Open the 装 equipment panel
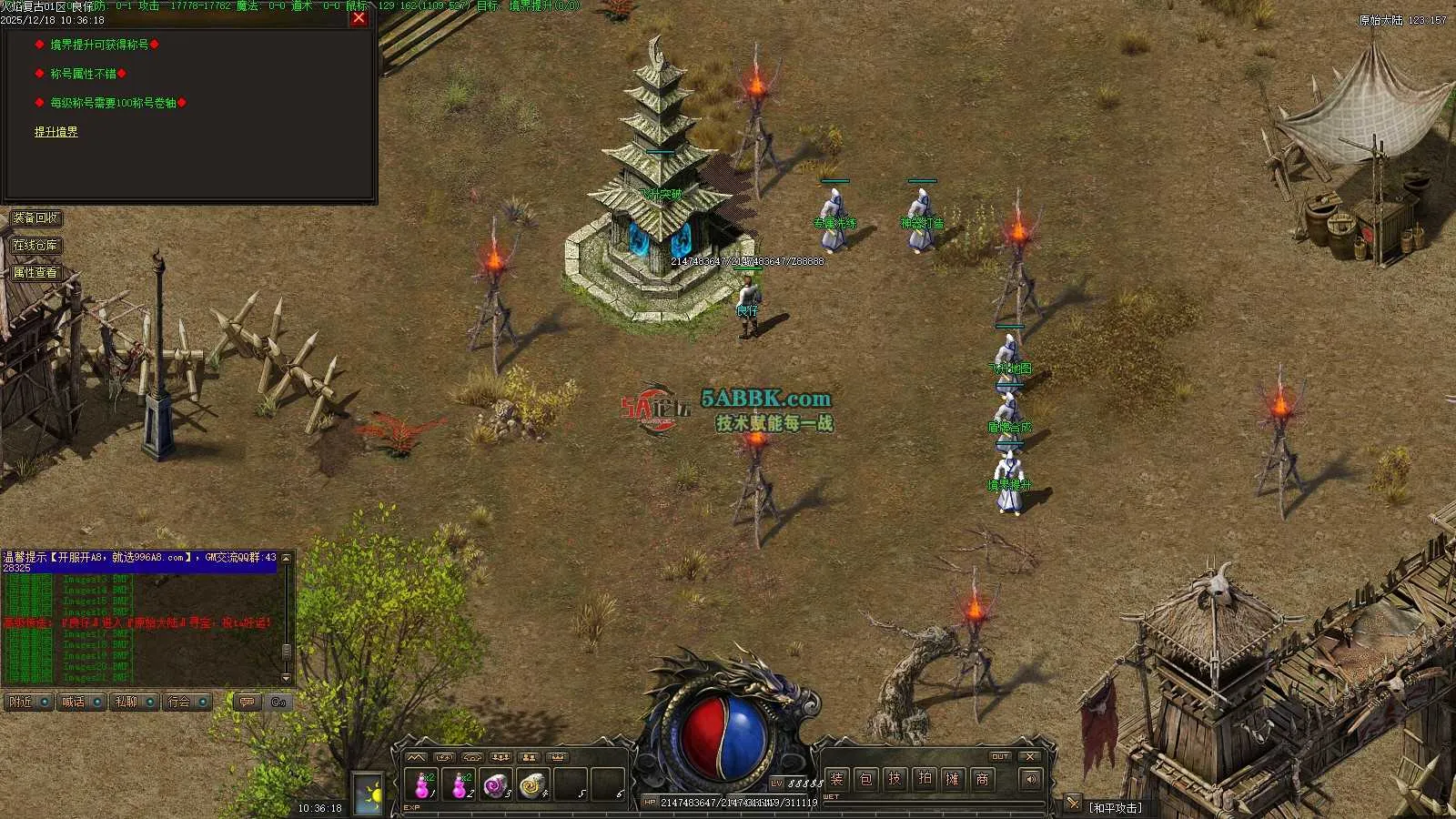 (837, 779)
